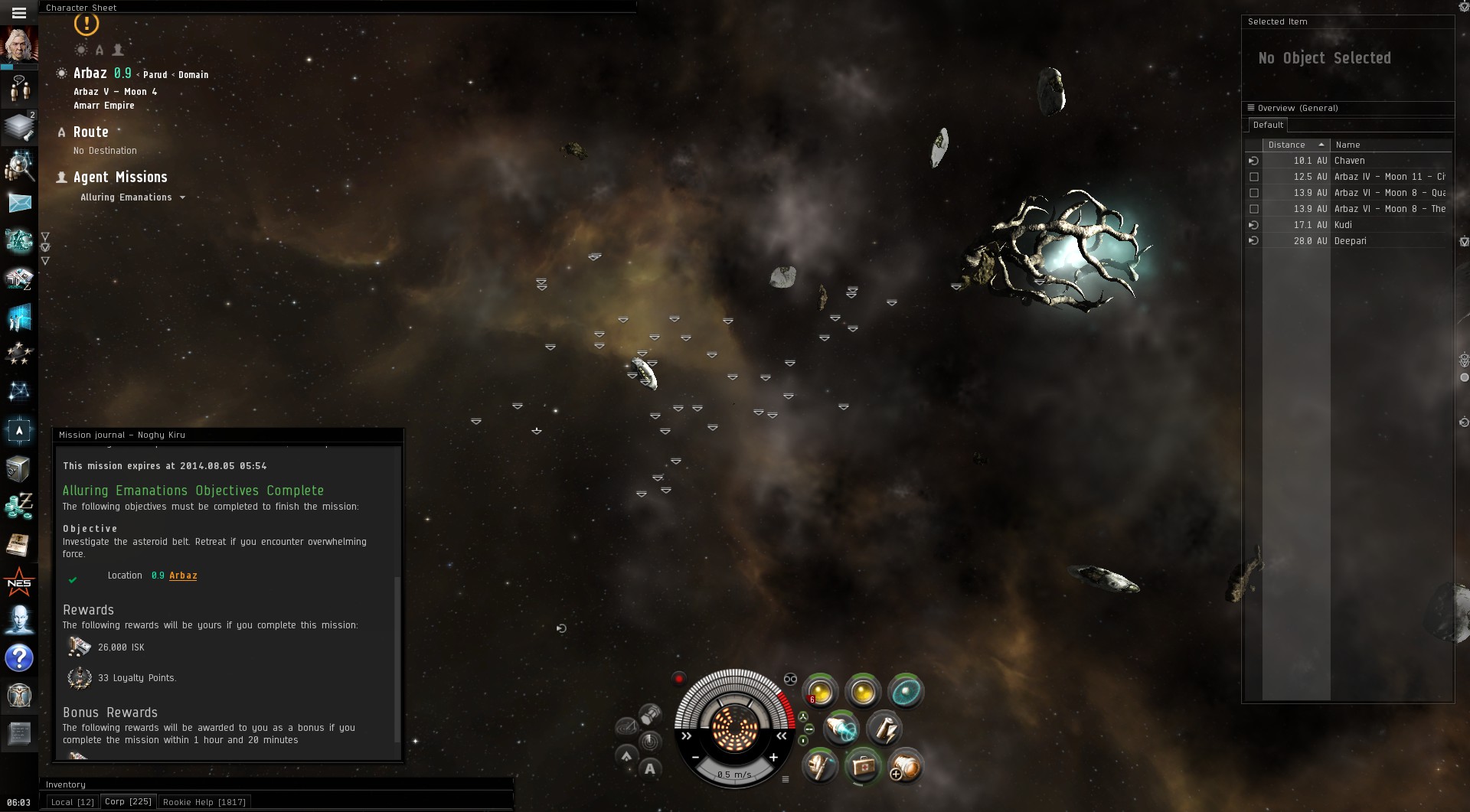Open the Neocom hamburger menu
Image resolution: width=1470 pixels, height=812 pixels.
click(19, 13)
